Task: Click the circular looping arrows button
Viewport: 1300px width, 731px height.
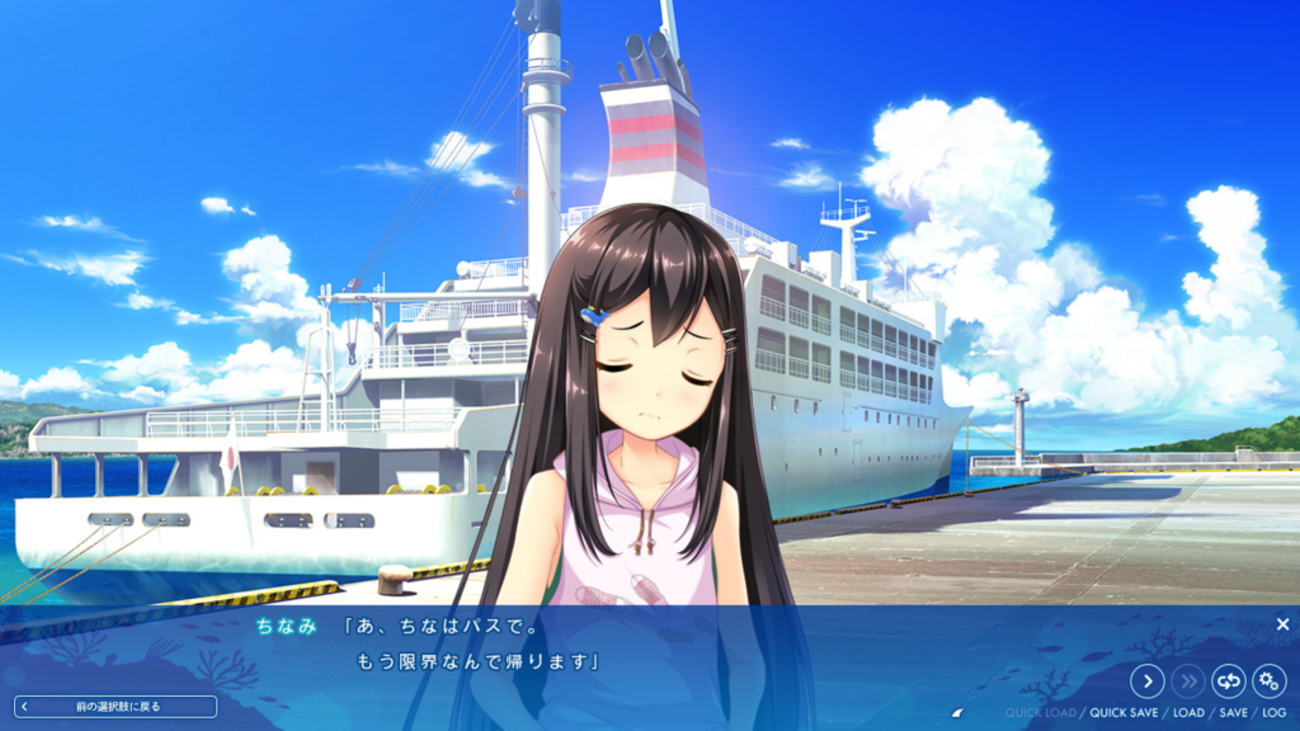Action: click(x=1228, y=682)
